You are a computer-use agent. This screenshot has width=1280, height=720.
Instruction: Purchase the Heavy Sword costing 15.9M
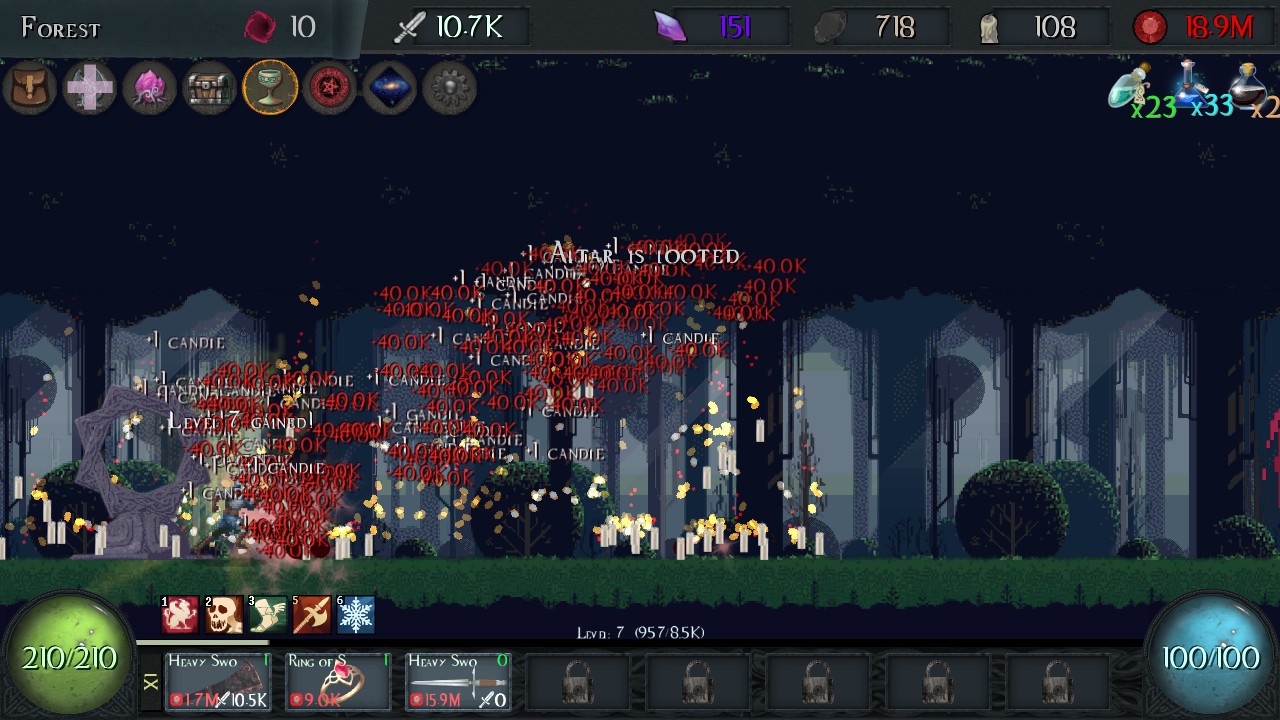(x=458, y=681)
